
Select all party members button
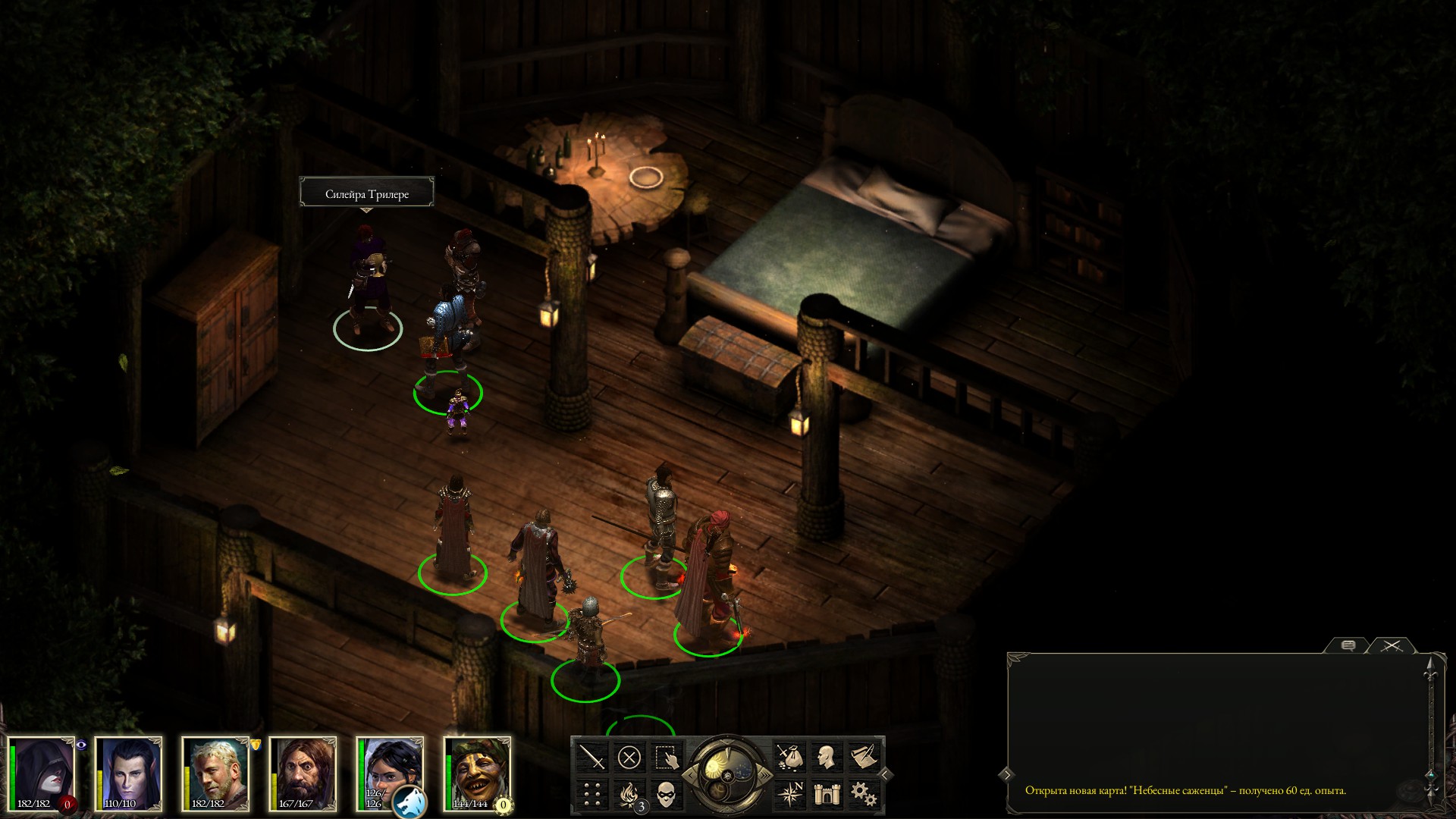coord(666,757)
